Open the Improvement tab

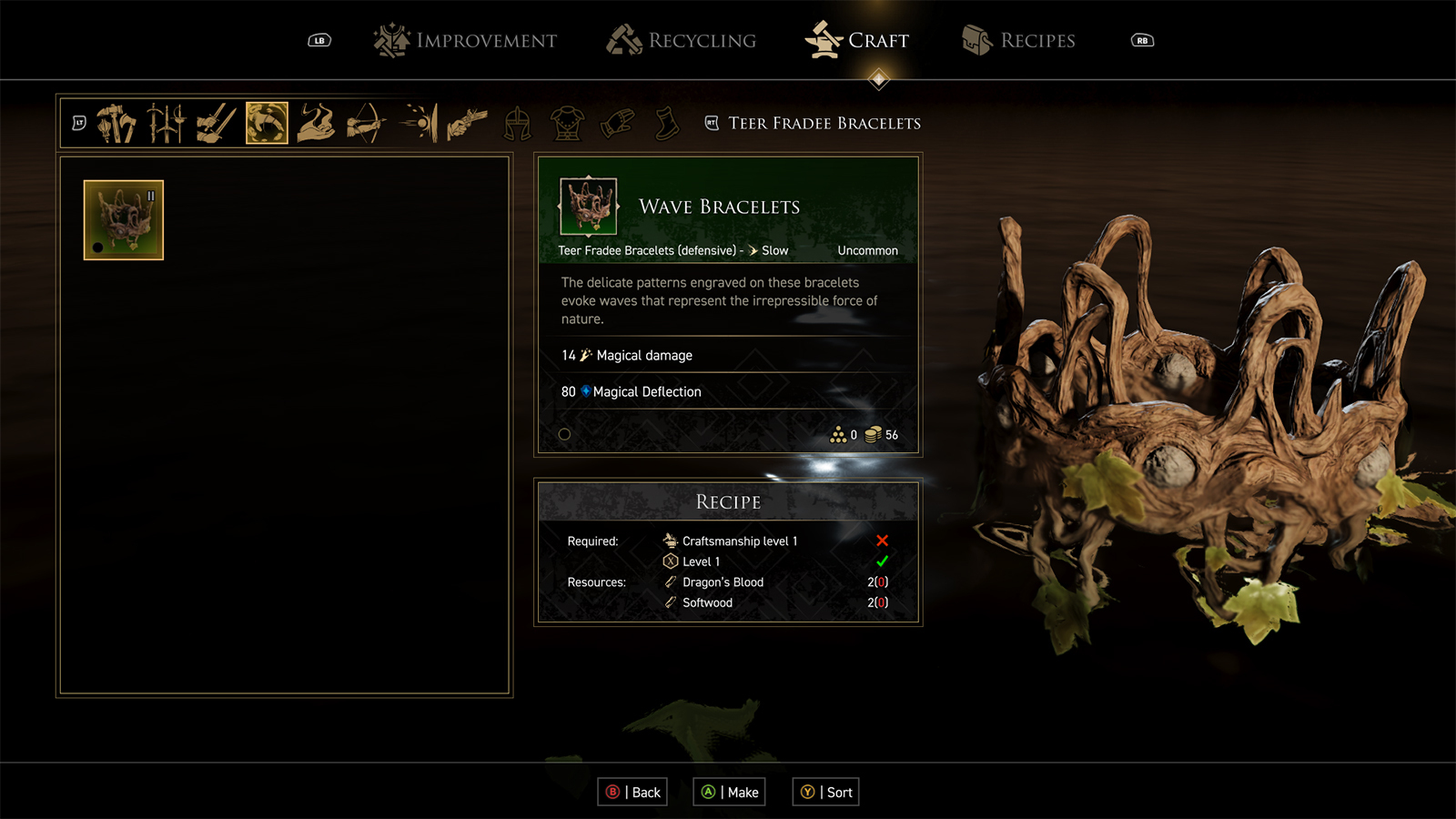465,41
